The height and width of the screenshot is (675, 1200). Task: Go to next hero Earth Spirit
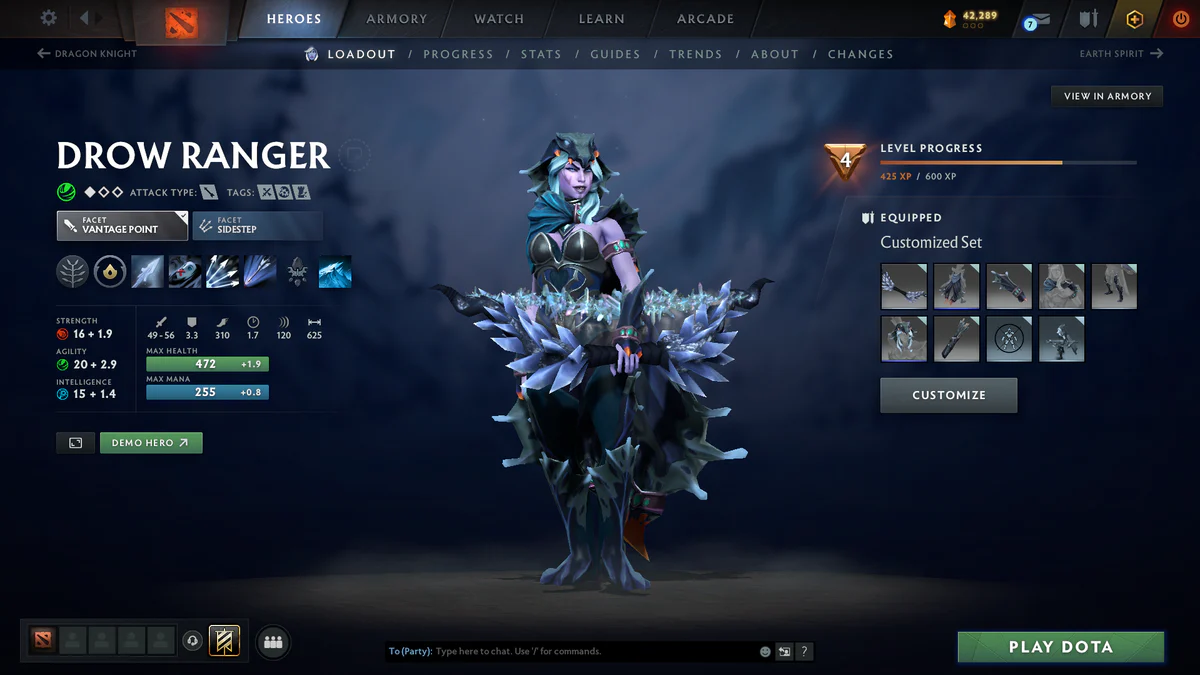coord(1121,54)
